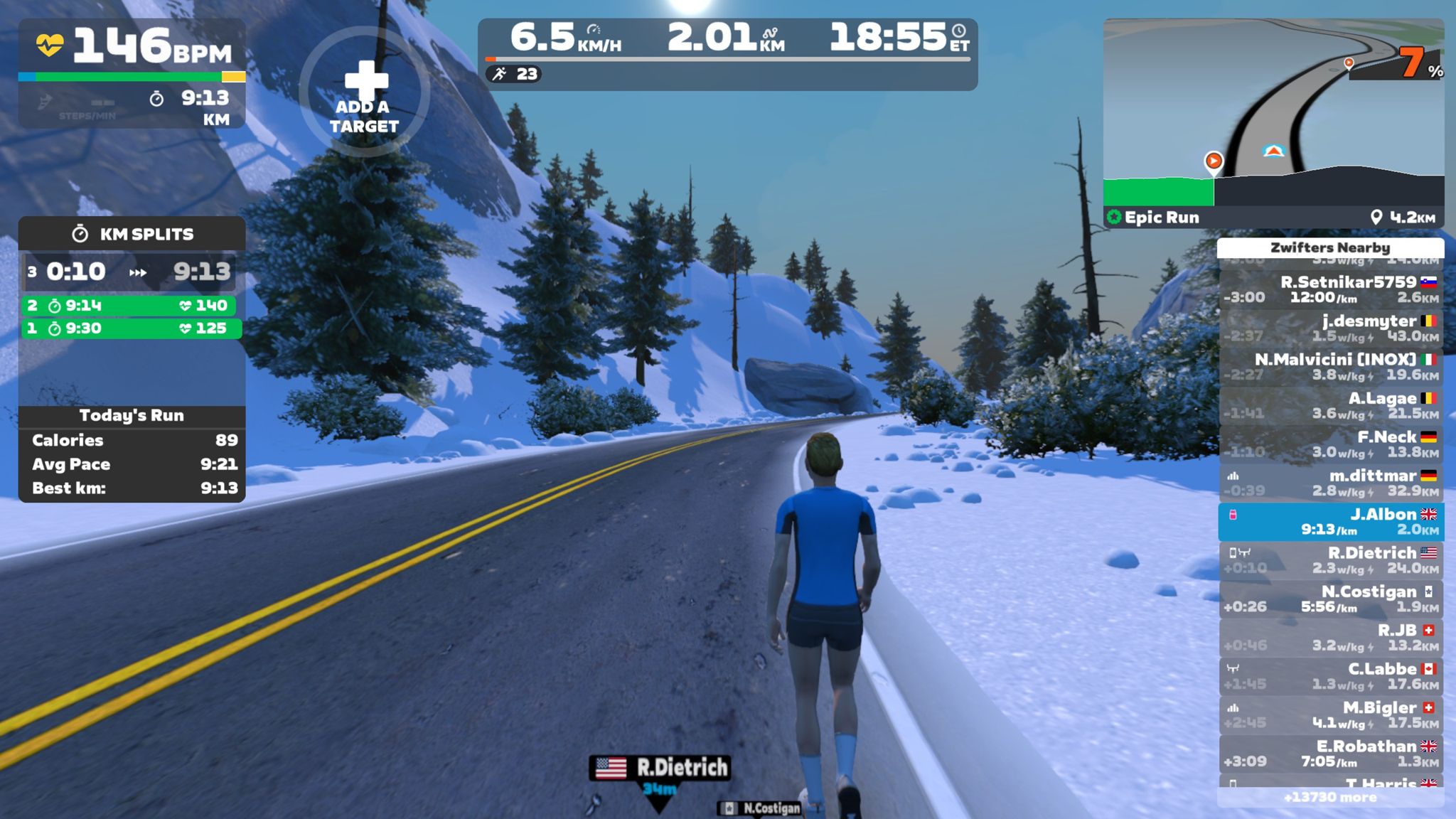This screenshot has width=1456, height=819.
Task: Choose R.JB from the nearby list
Action: (x=1330, y=638)
